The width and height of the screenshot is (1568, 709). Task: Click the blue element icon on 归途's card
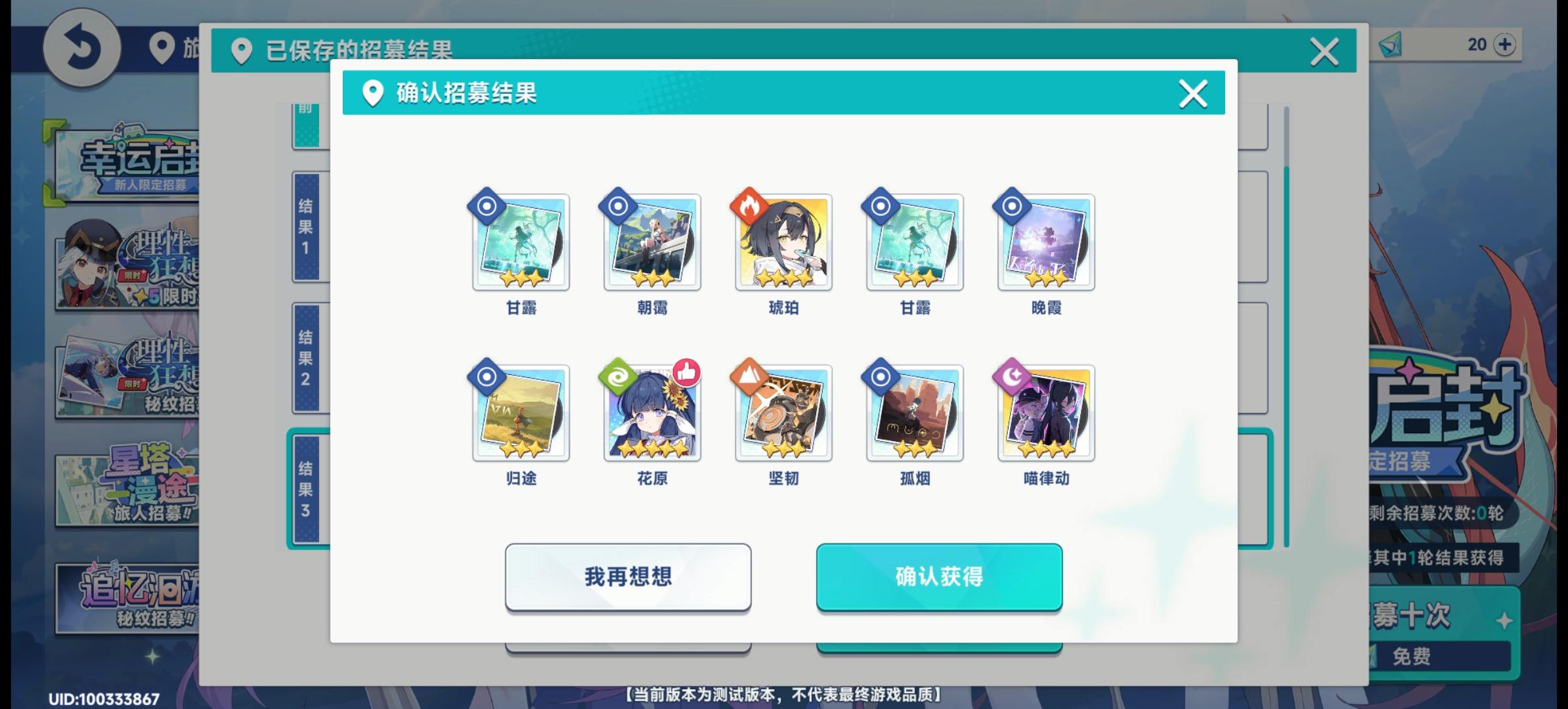point(488,376)
